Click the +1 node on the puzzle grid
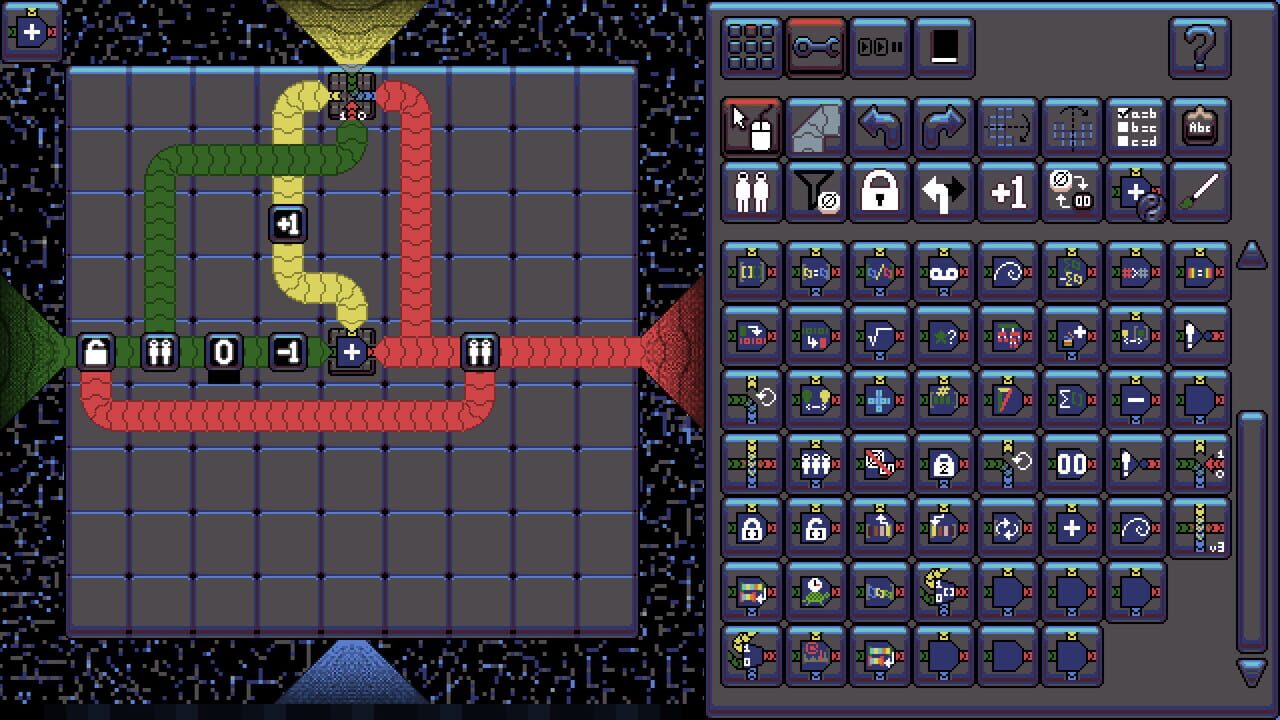This screenshot has width=1280, height=720. coord(287,223)
